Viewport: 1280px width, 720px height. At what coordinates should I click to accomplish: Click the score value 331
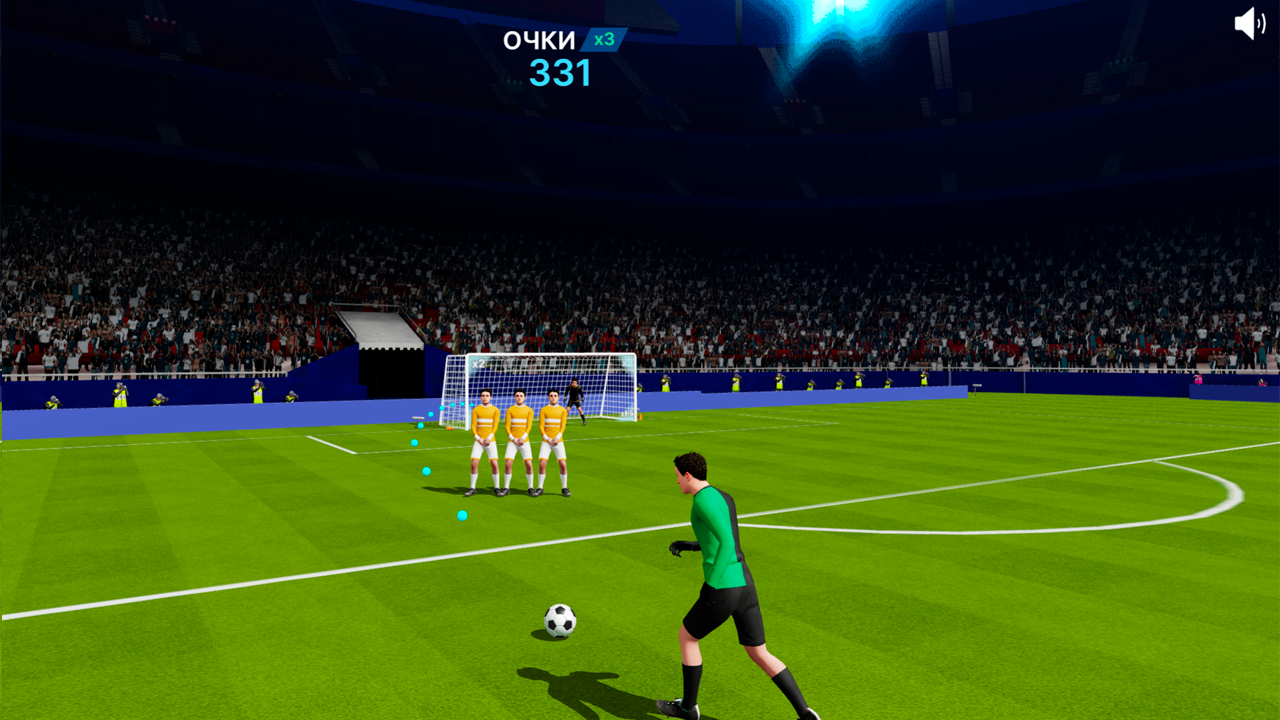point(561,74)
